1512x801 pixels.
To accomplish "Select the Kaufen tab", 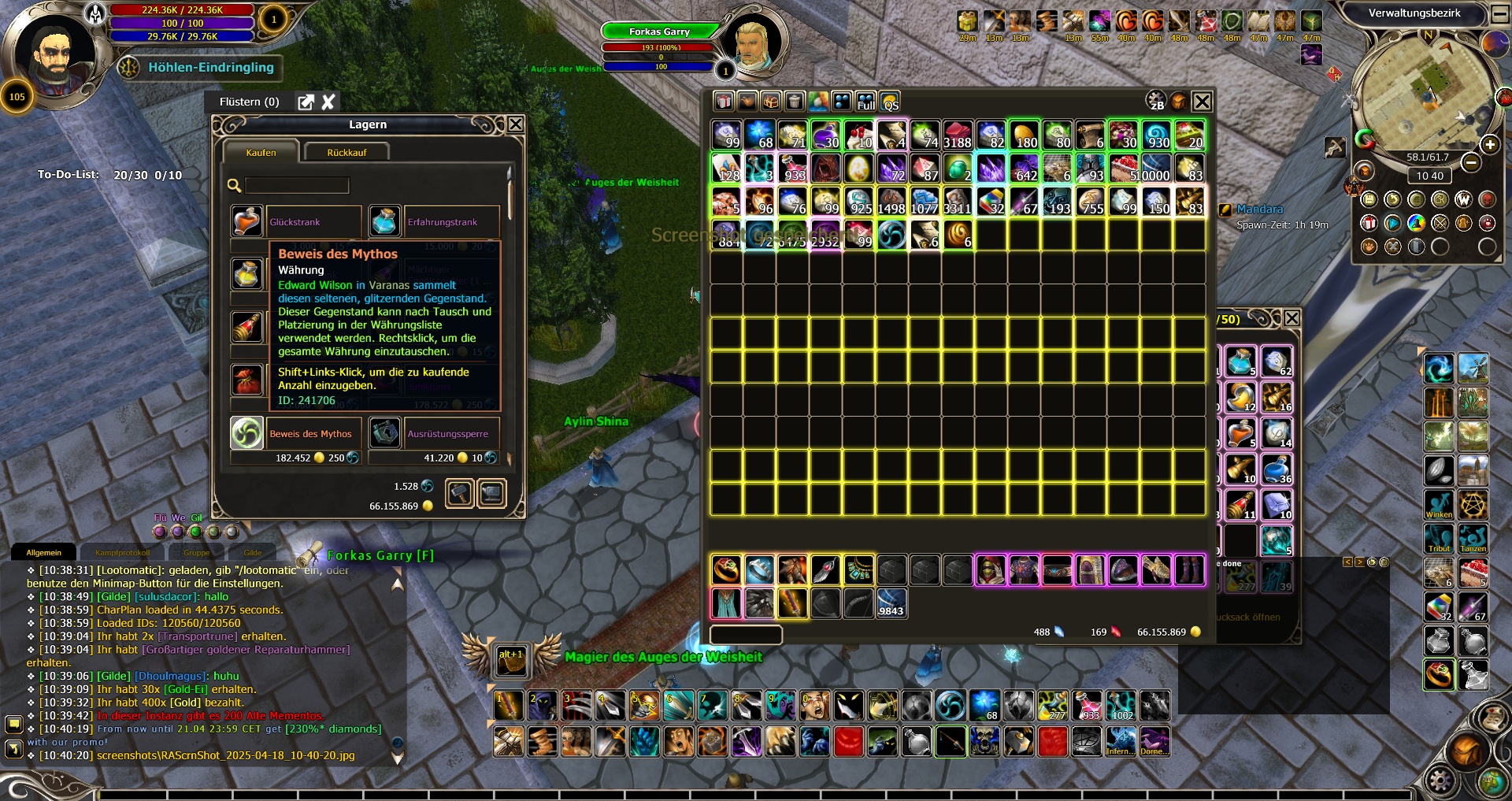I will pyautogui.click(x=261, y=152).
